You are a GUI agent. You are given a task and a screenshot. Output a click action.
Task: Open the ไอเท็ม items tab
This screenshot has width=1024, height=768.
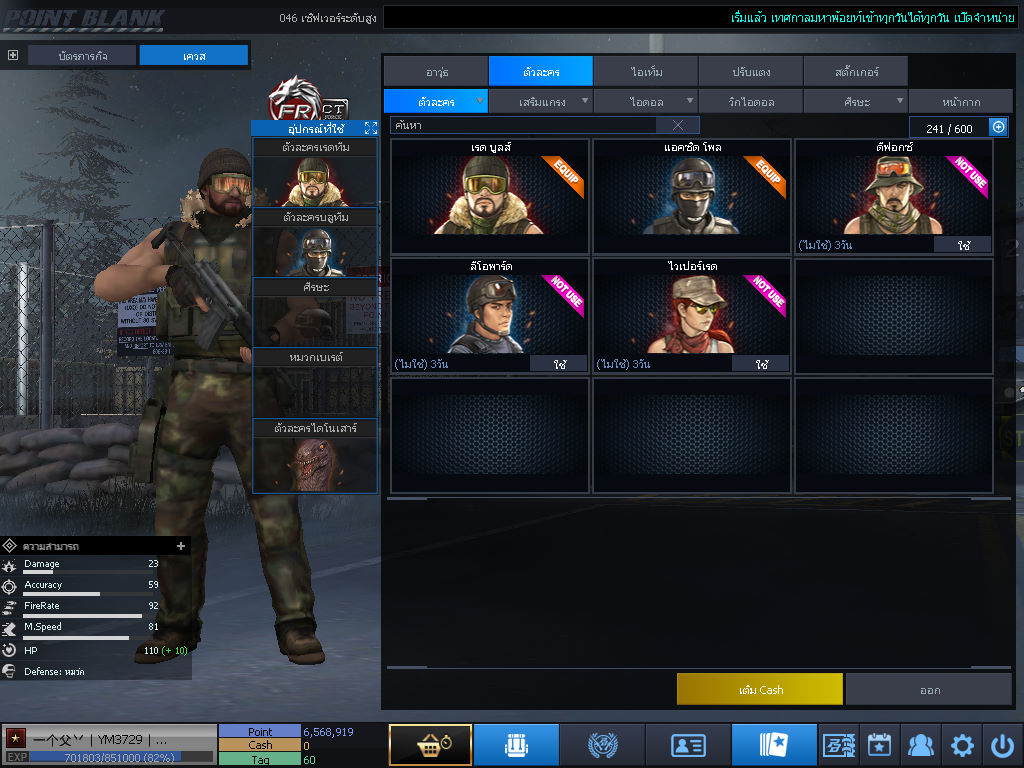[645, 72]
